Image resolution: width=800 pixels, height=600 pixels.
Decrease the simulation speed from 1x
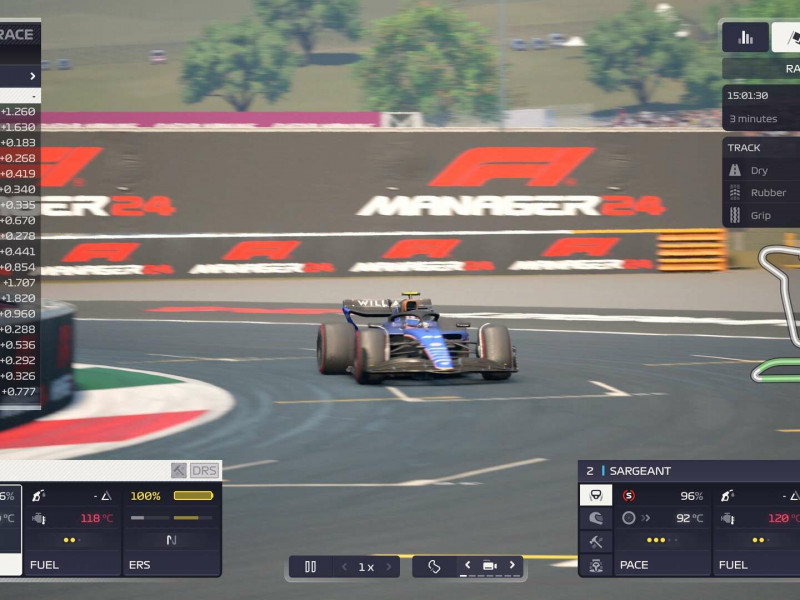[345, 567]
